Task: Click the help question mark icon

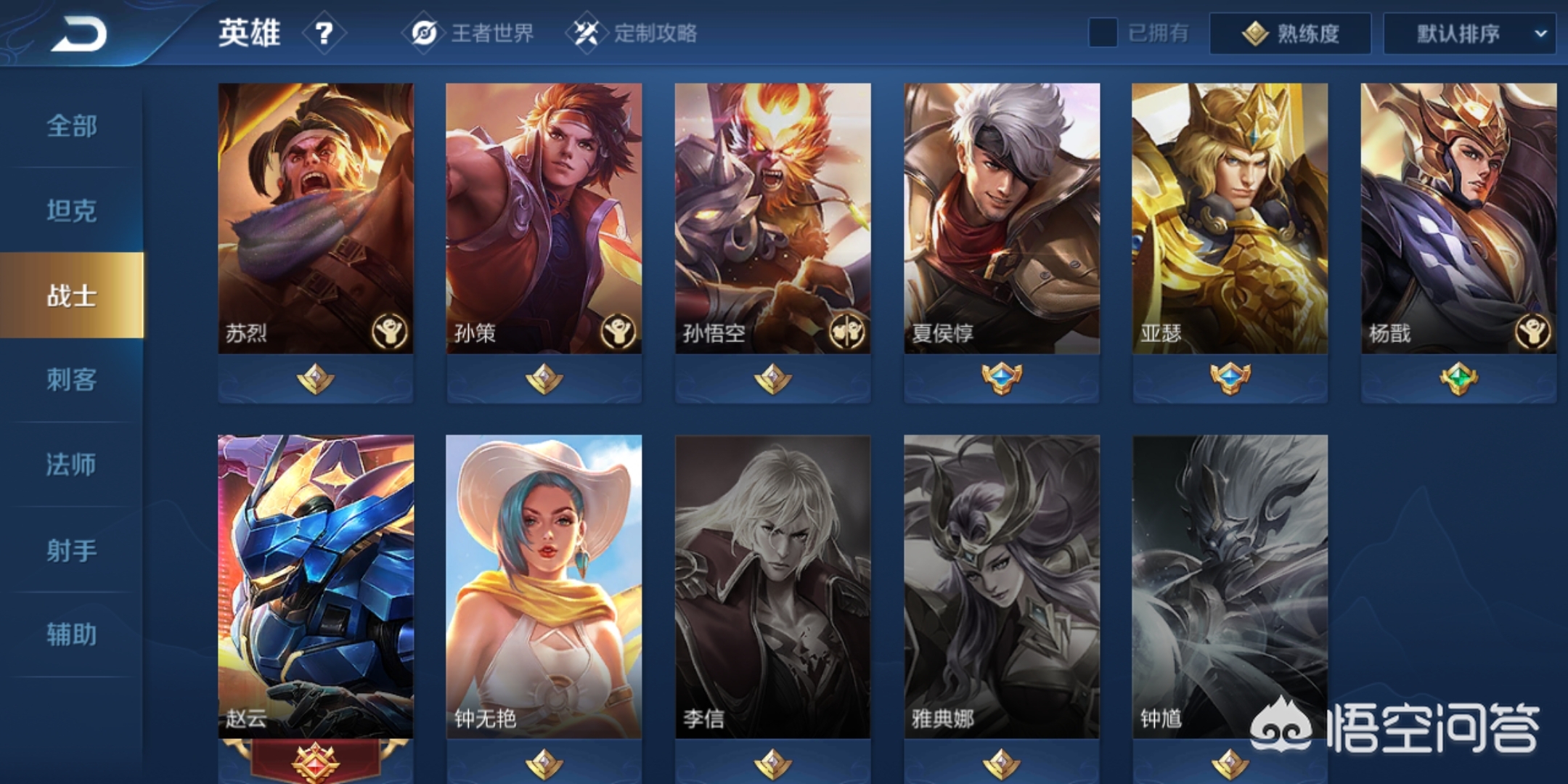Action: point(324,33)
